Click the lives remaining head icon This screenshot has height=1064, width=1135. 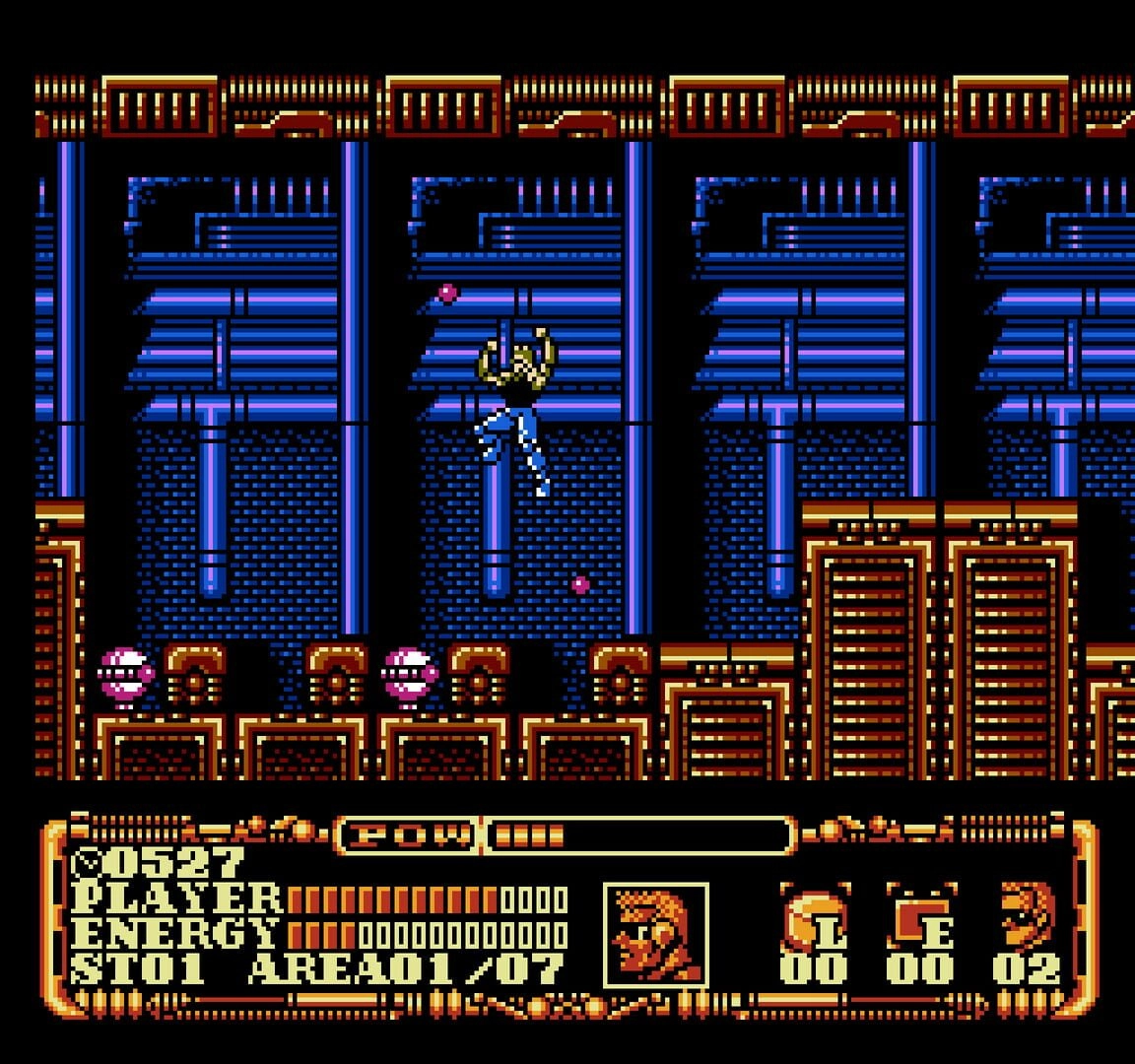pos(1027,915)
